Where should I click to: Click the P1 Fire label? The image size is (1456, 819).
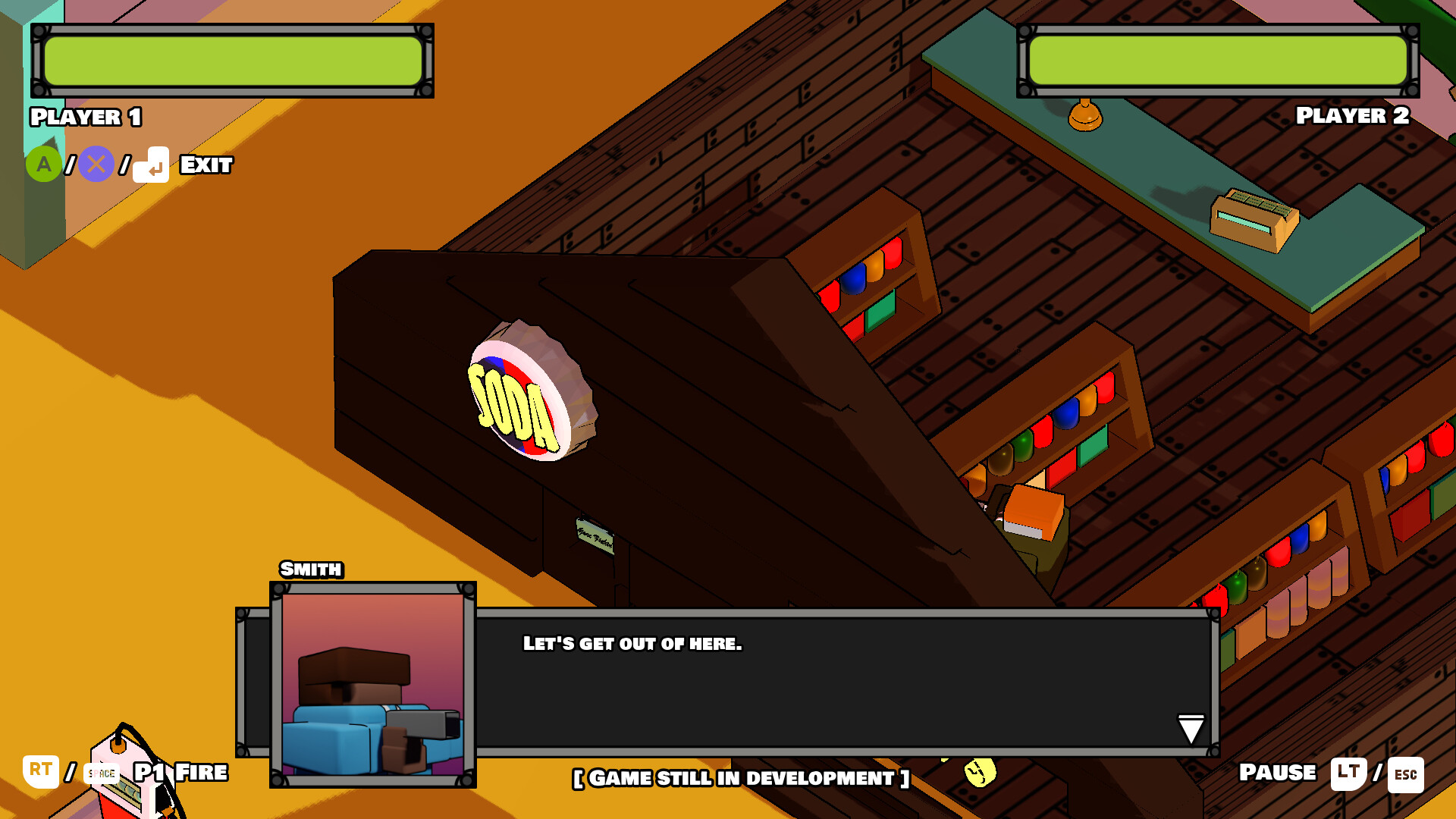pos(180,773)
